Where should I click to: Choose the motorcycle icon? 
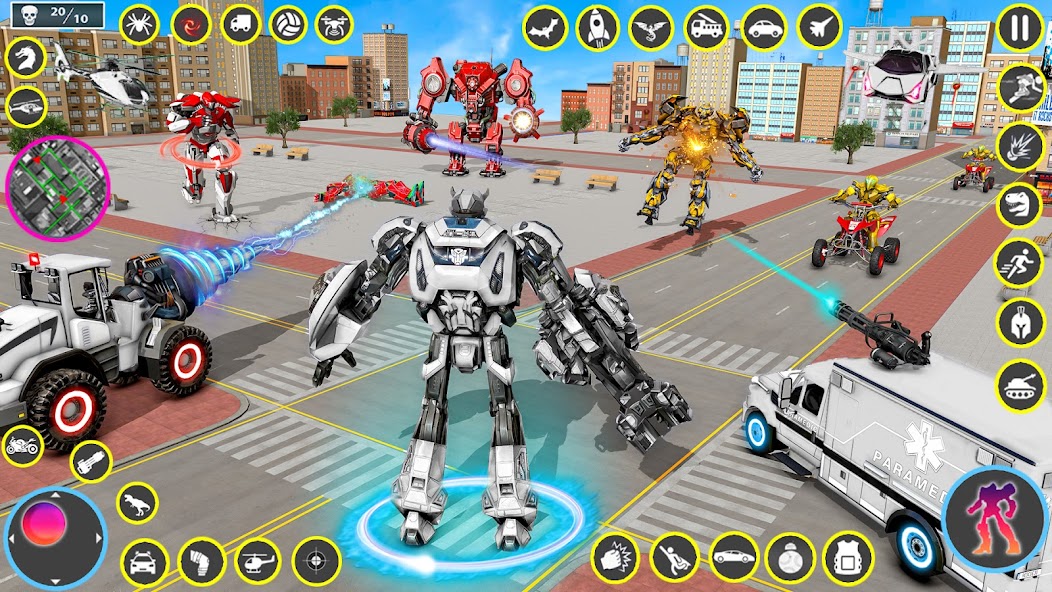[23, 444]
